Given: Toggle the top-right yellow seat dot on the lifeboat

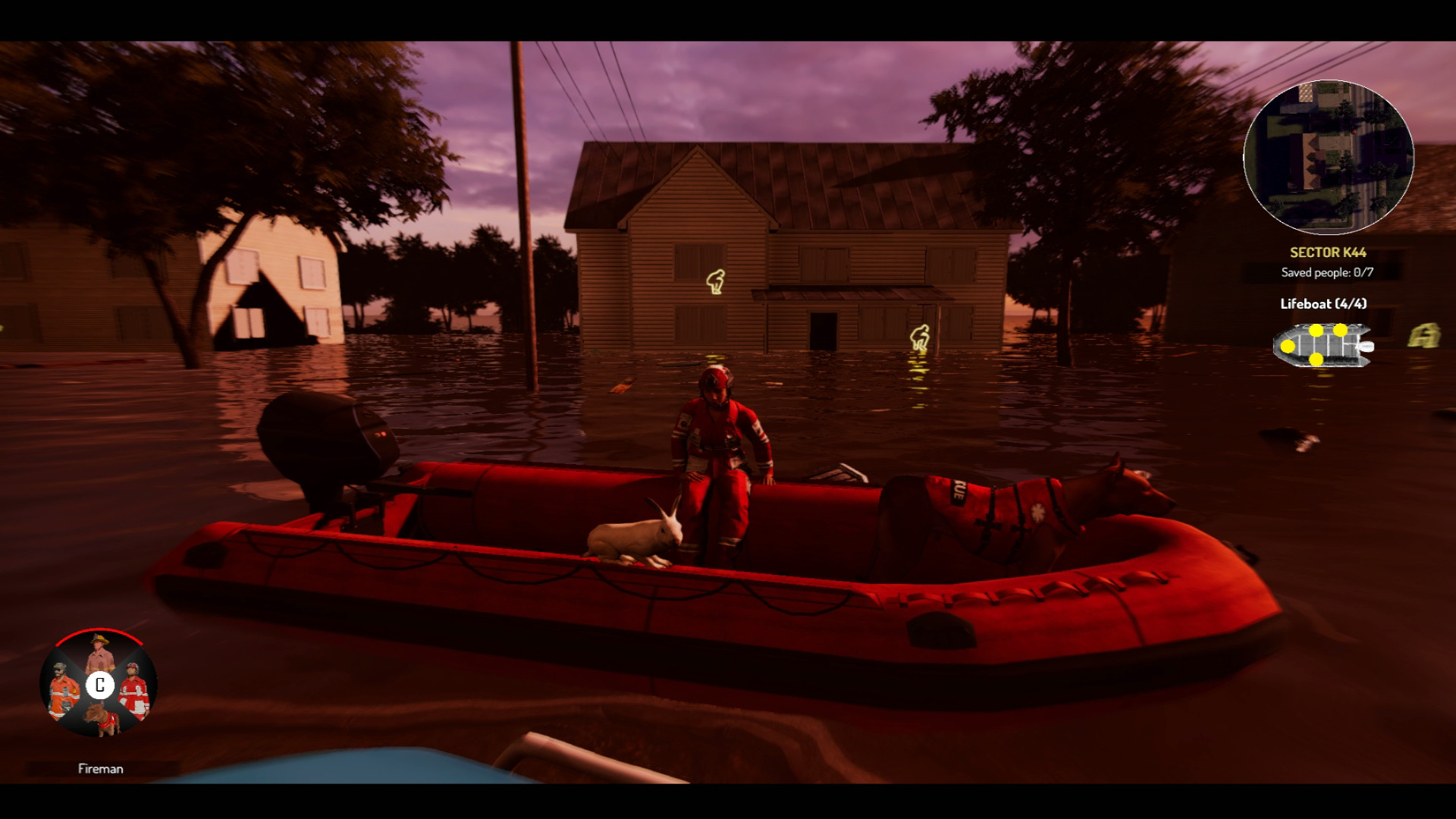Looking at the screenshot, I should click(x=1340, y=331).
